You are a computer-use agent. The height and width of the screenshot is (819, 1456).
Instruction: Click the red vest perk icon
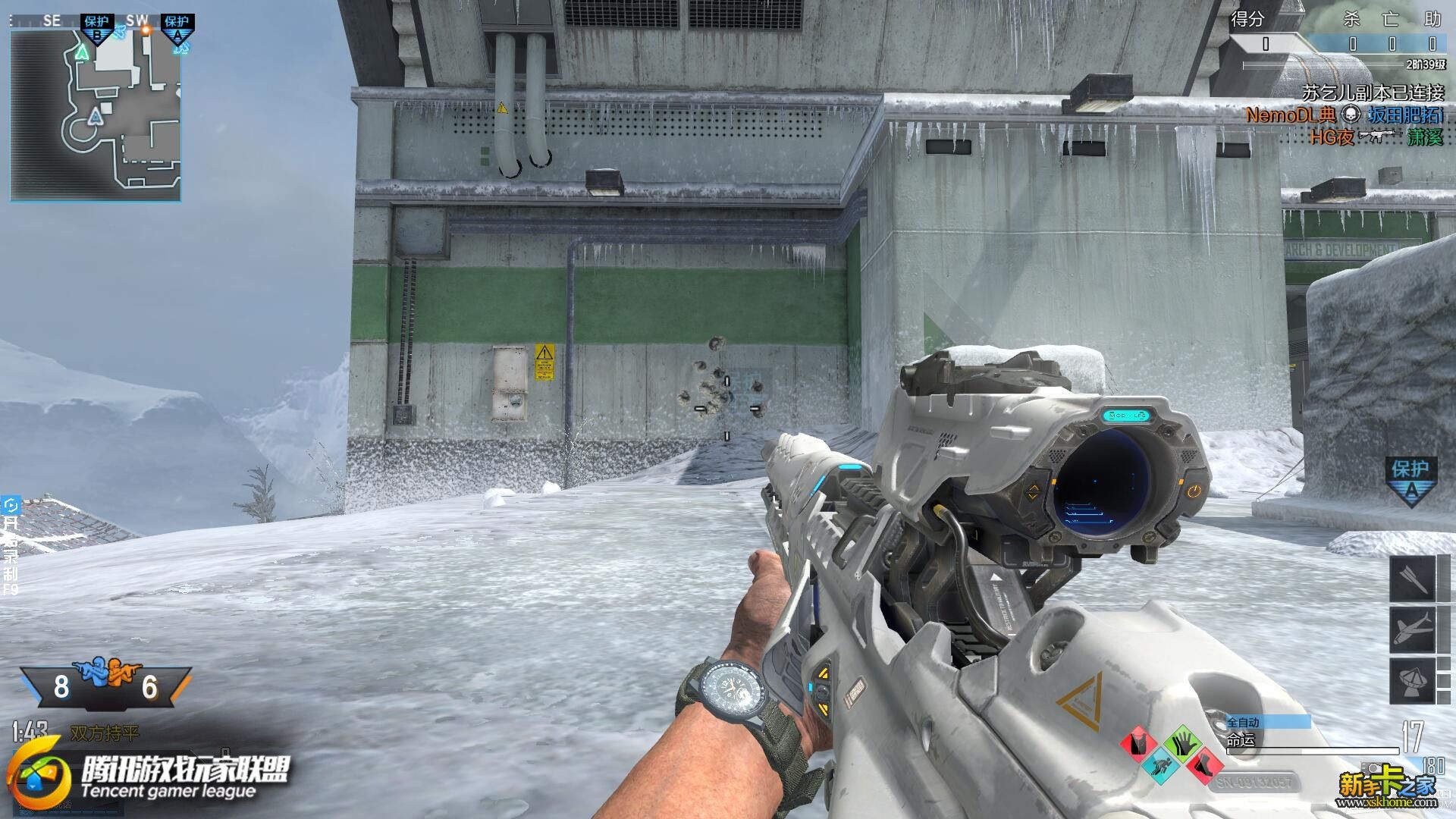click(x=1138, y=744)
